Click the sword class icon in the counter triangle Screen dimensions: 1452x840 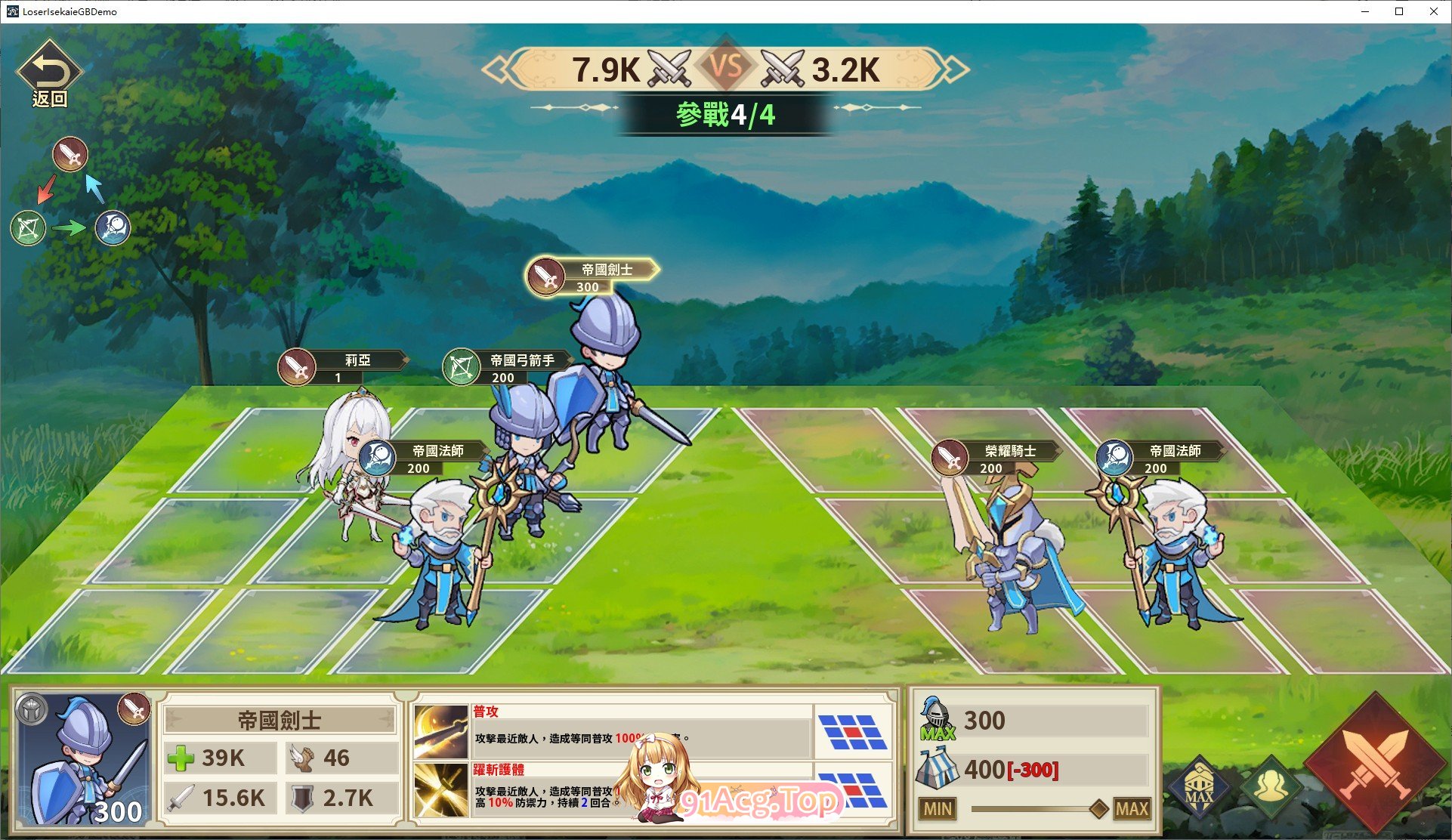coord(70,155)
